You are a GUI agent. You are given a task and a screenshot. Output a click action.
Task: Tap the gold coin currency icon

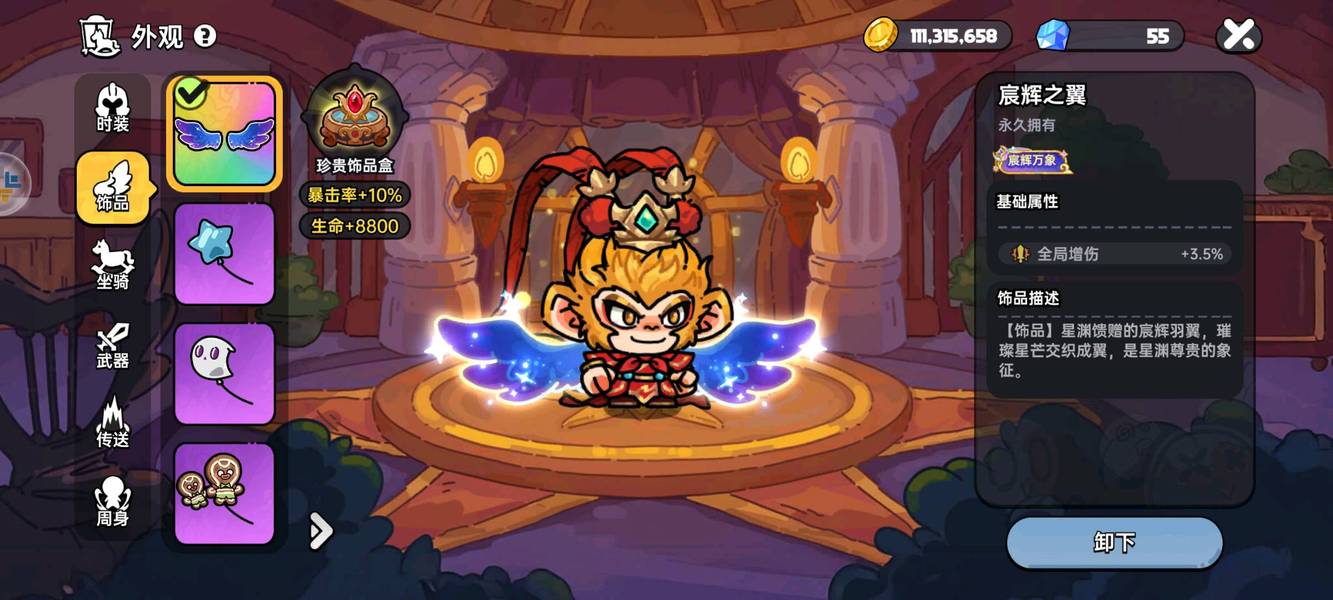(x=881, y=35)
